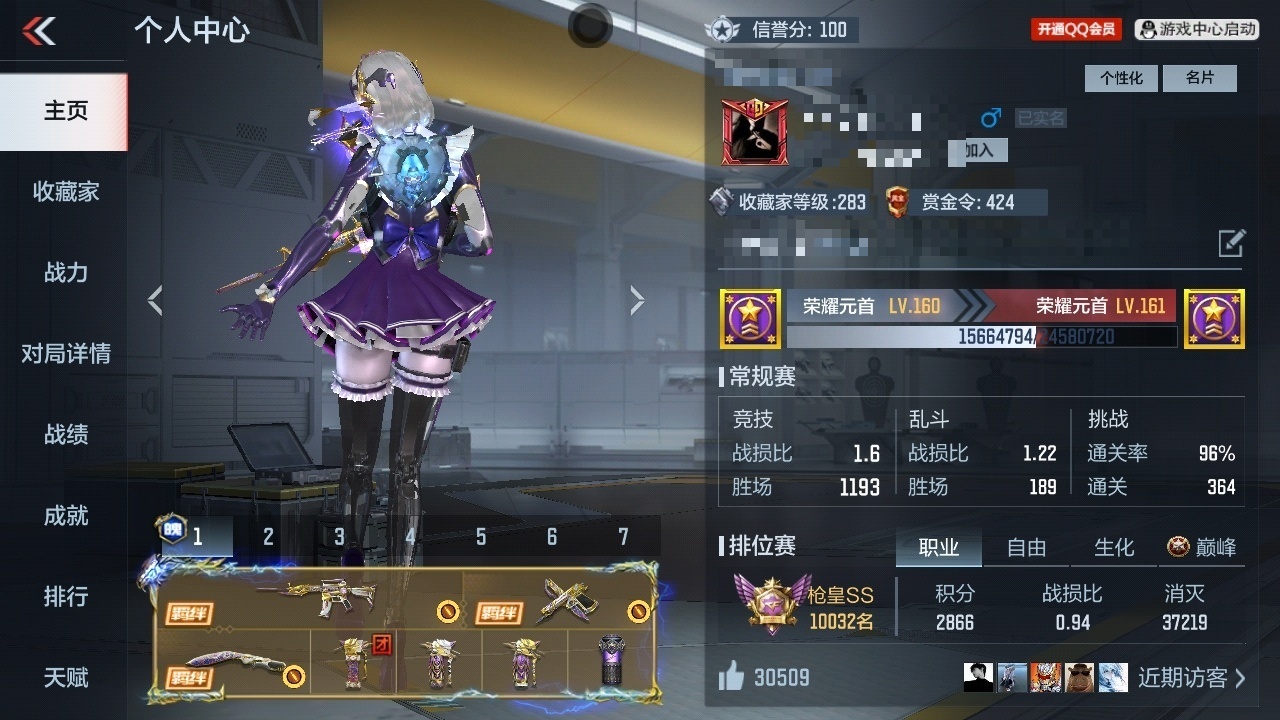Switch to the 战力 power page
1280x720 pixels.
click(x=65, y=273)
